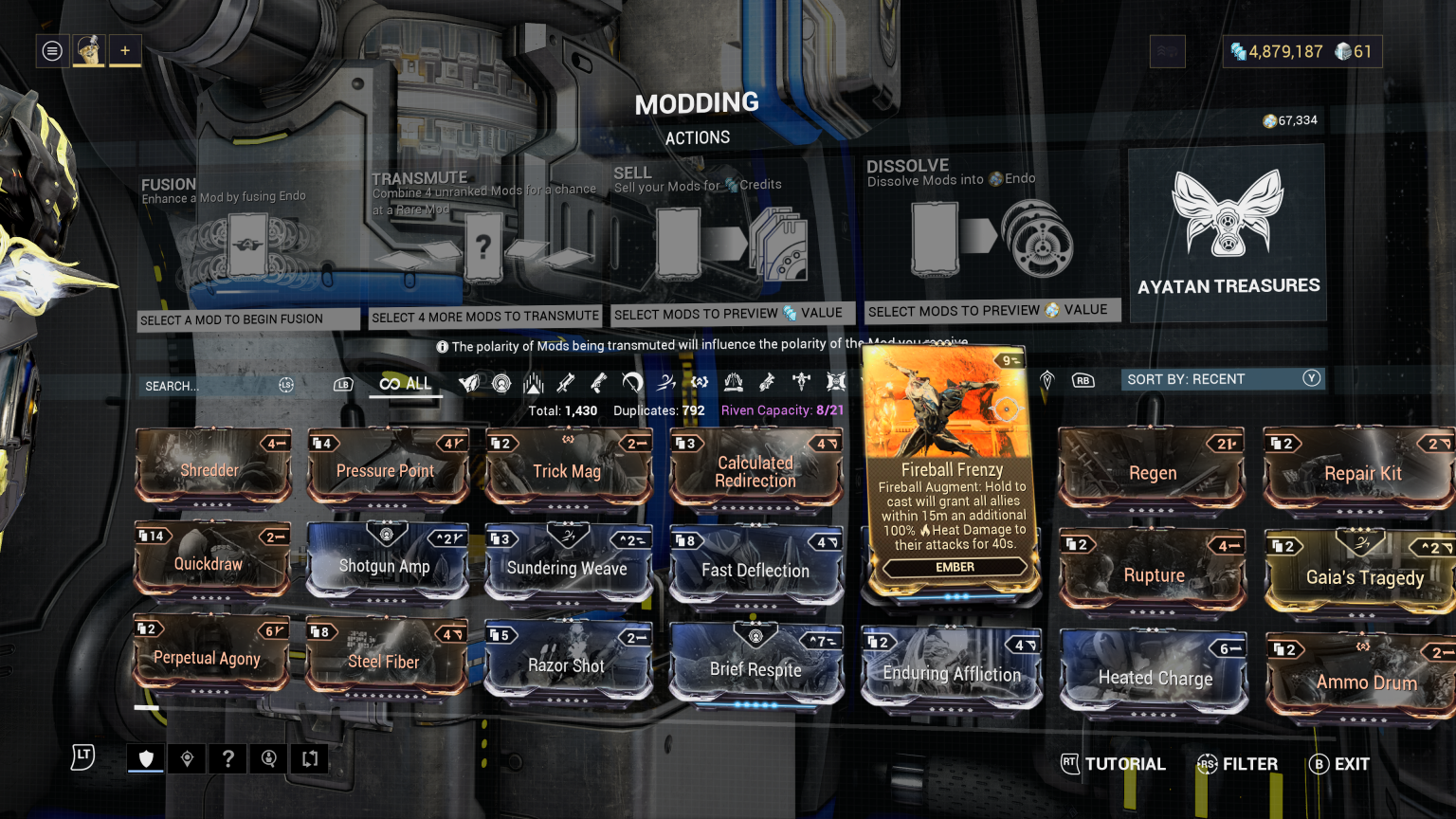Filter mods by the rifle category icon
The image size is (1456, 819).
[565, 384]
